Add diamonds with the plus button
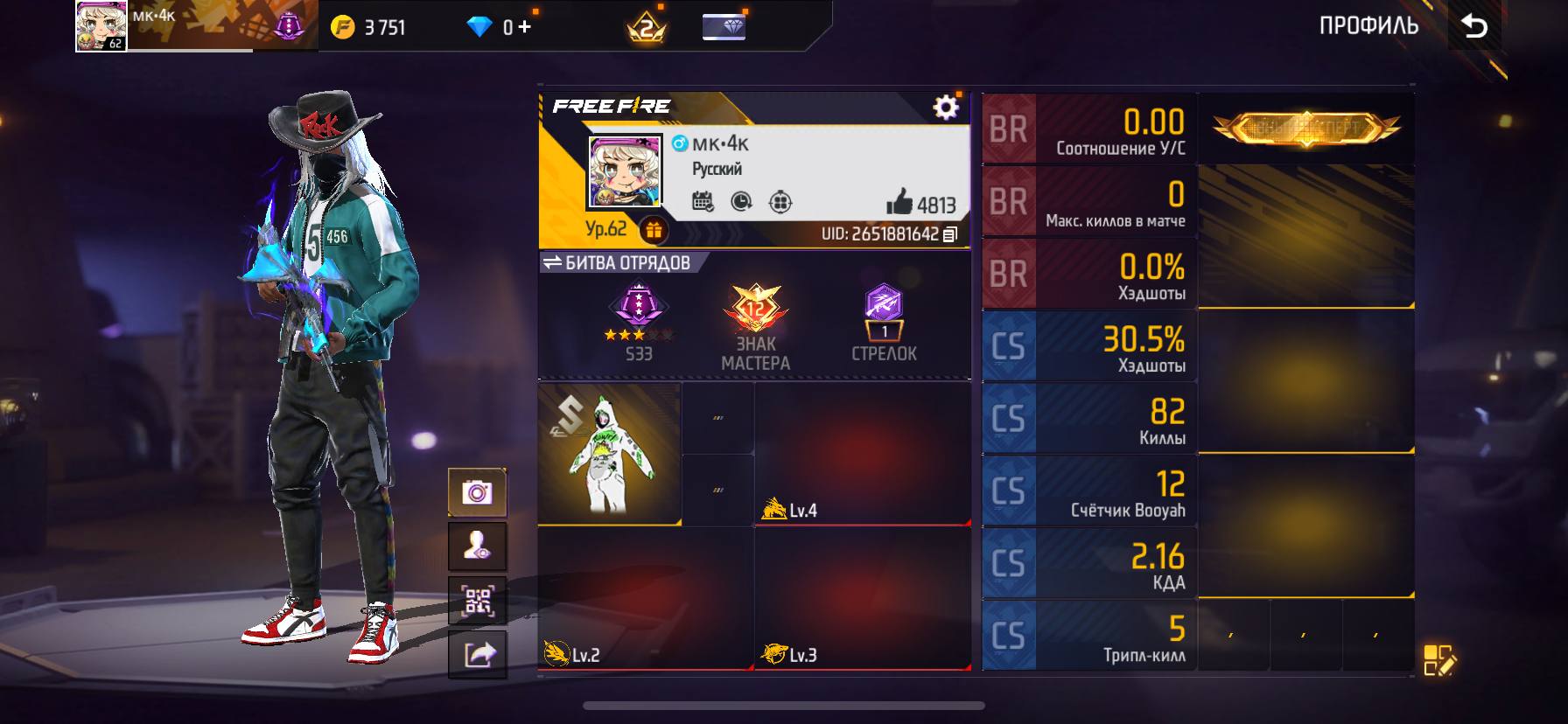Viewport: 1568px width, 724px height. point(524,27)
